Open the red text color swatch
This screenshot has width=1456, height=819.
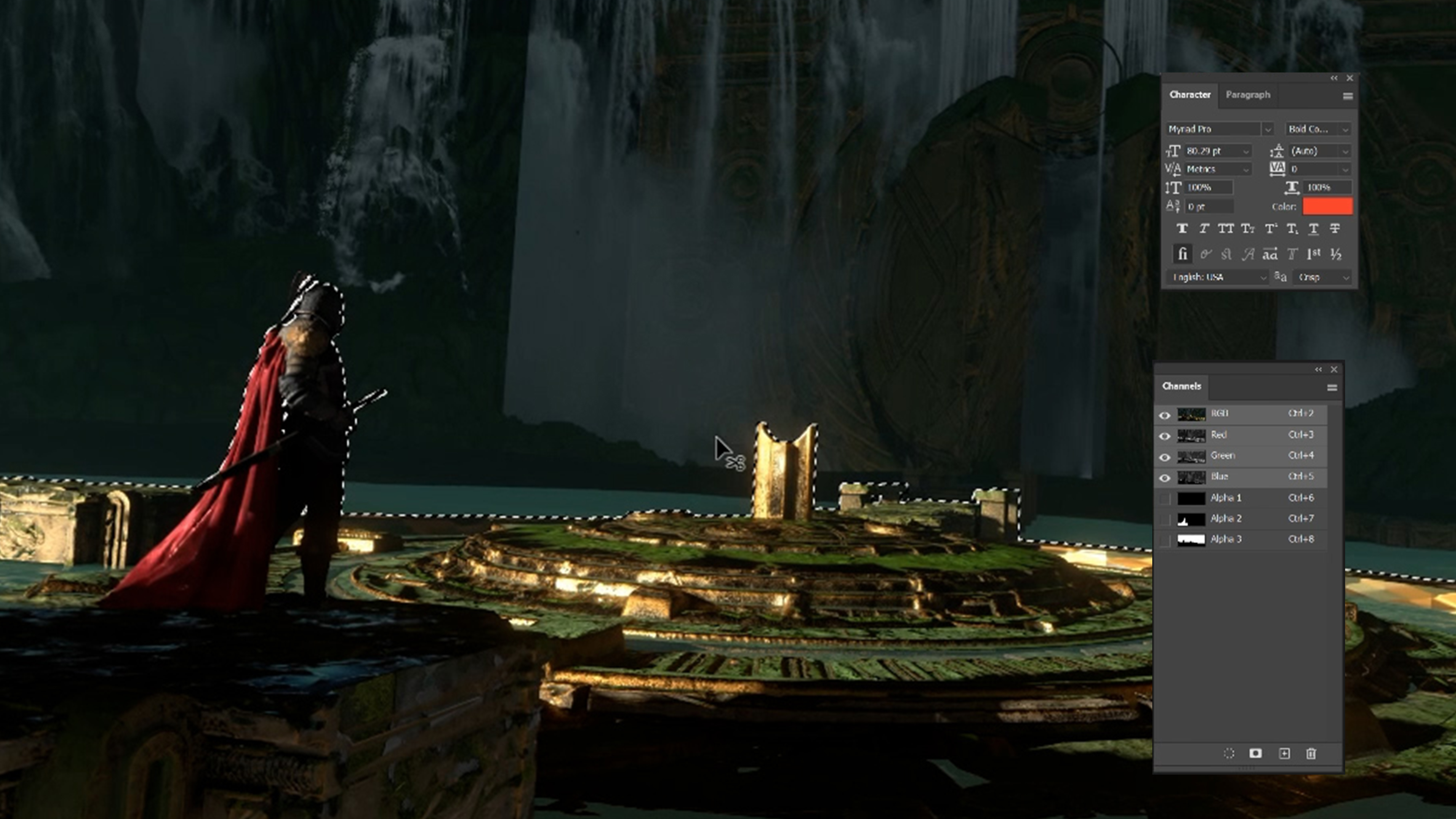[1327, 207]
